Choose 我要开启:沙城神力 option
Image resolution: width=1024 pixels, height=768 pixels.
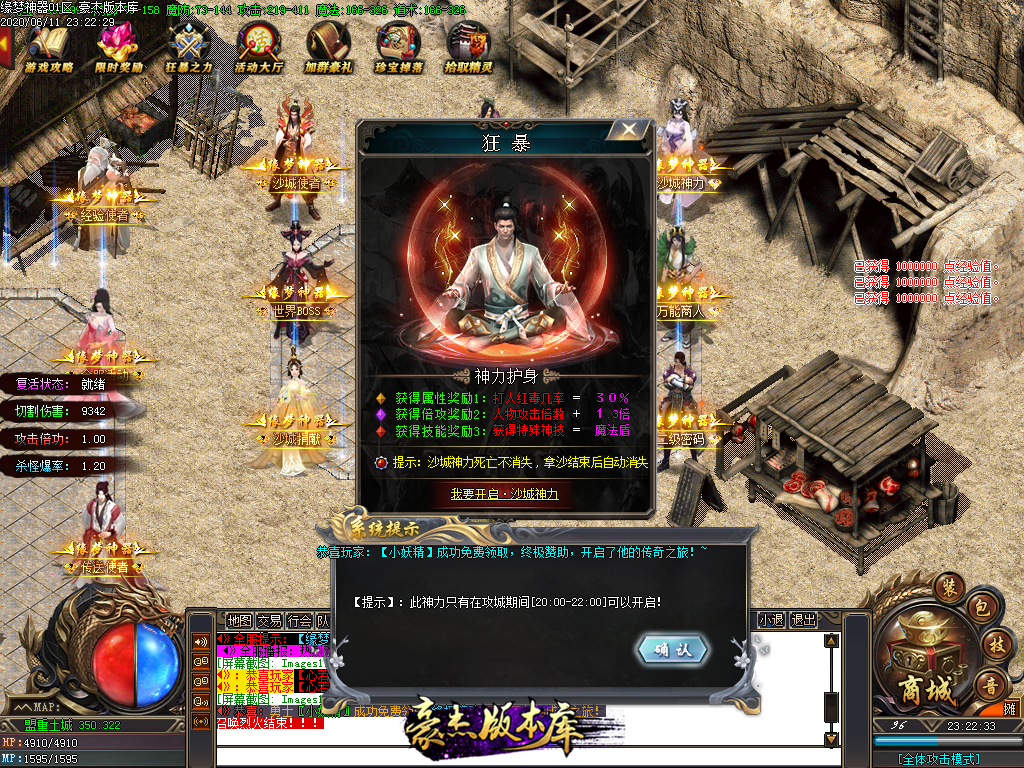[504, 494]
